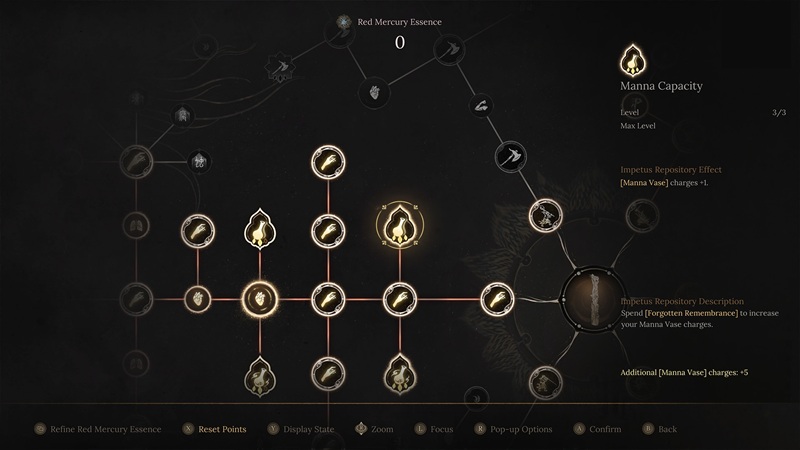Select the feather node linked to the central spine node
The height and width of the screenshot is (450, 800).
497,297
